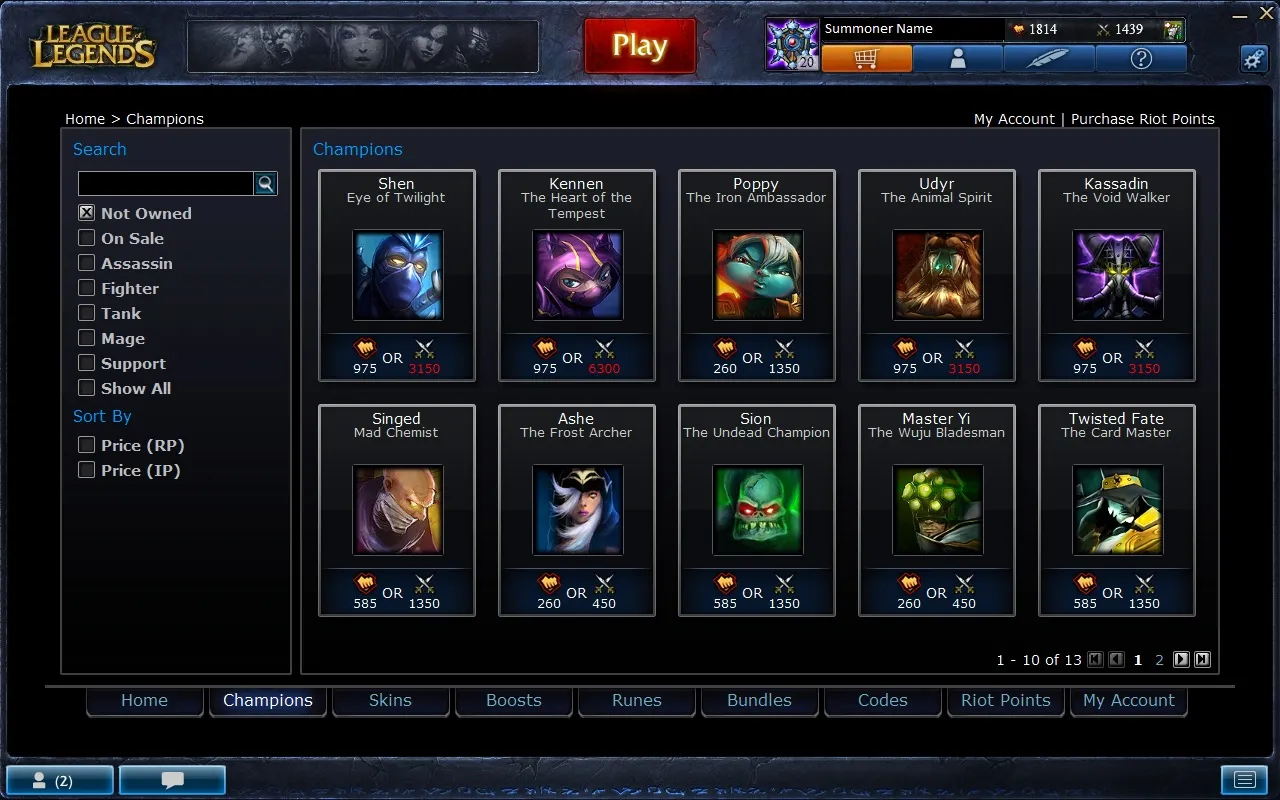The width and height of the screenshot is (1280, 800).
Task: Select the Ashe champion card
Action: point(577,510)
